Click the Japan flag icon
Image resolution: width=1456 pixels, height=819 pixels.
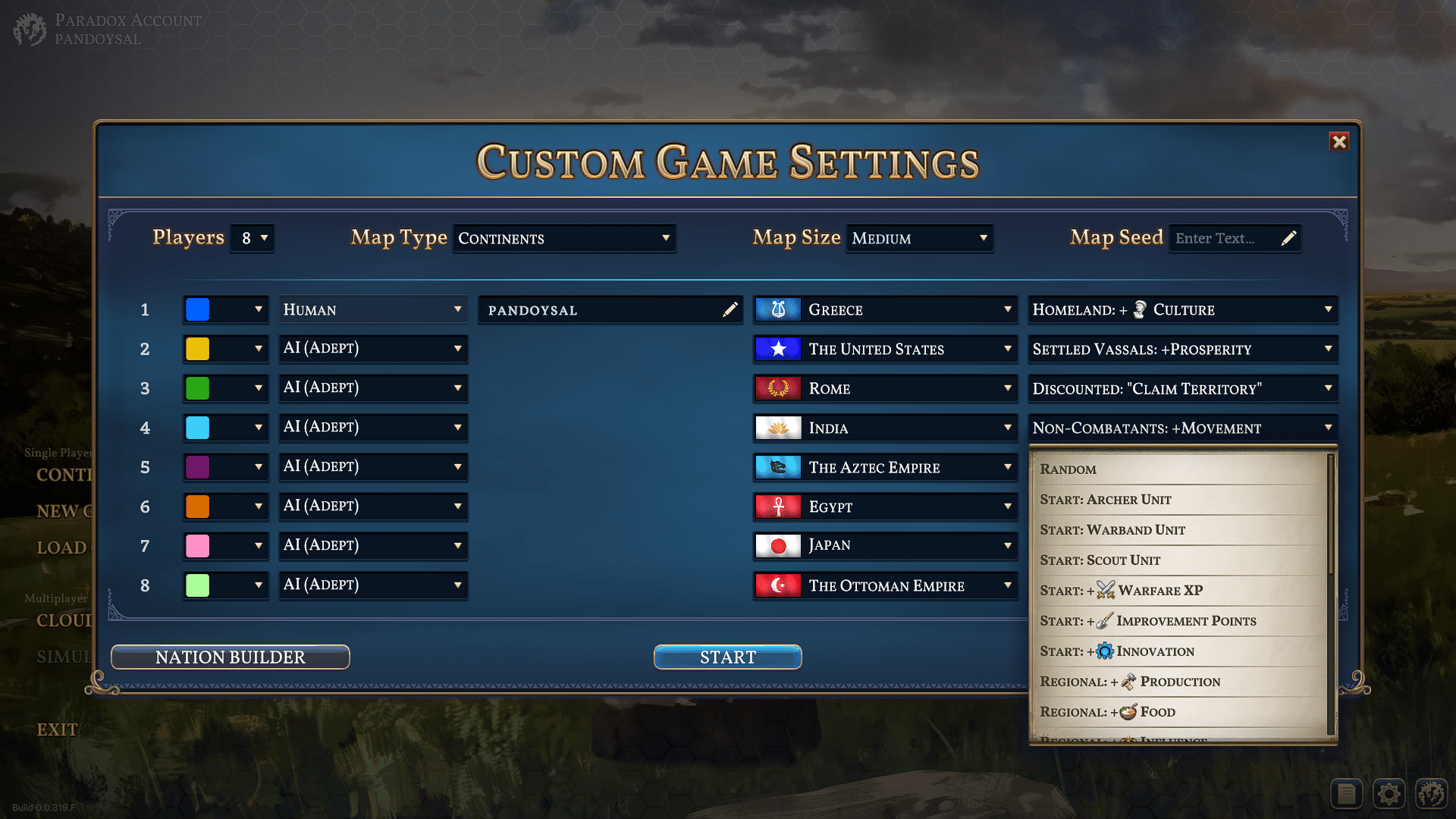tap(777, 545)
